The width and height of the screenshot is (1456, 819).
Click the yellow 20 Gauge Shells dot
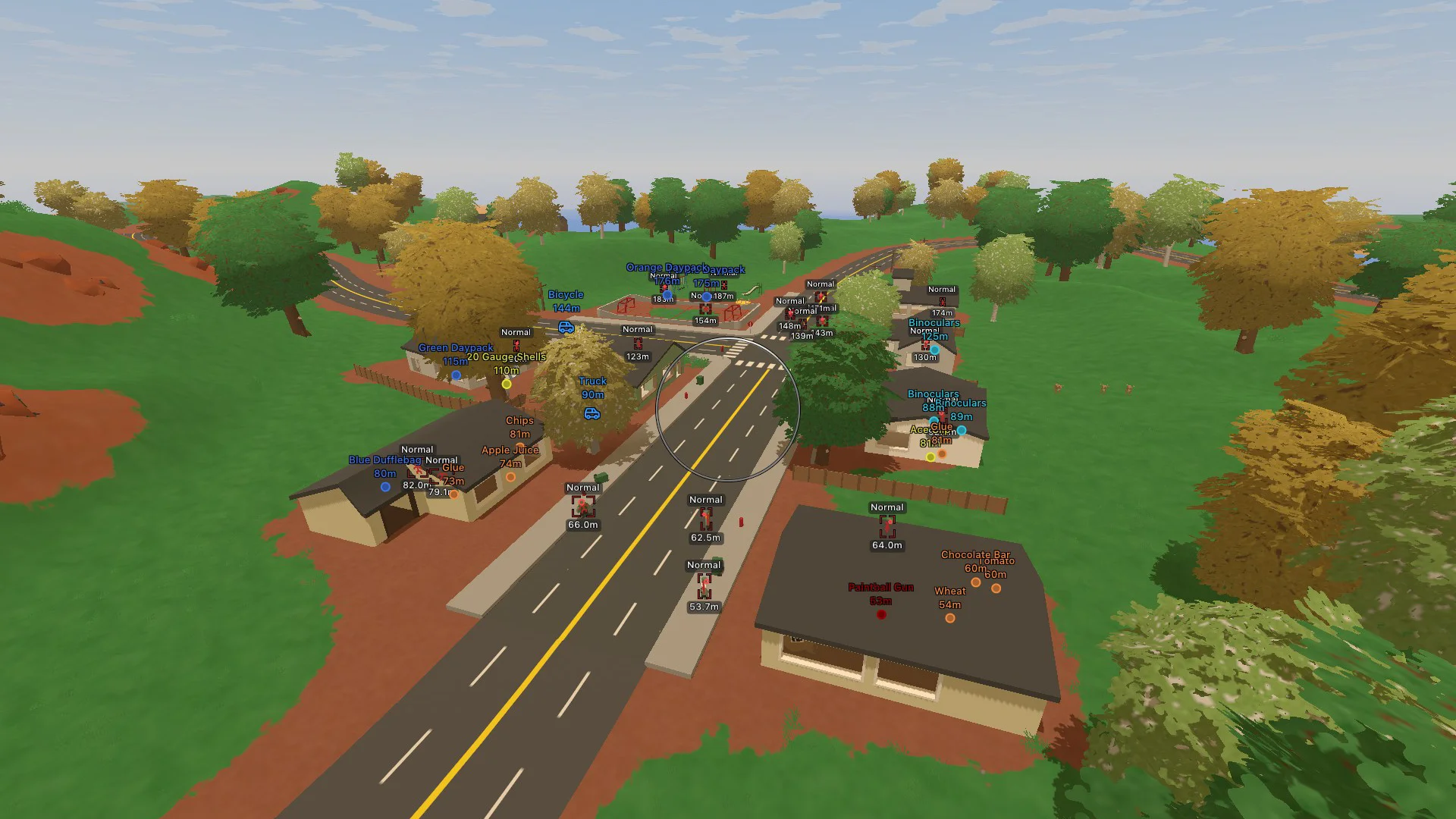507,384
